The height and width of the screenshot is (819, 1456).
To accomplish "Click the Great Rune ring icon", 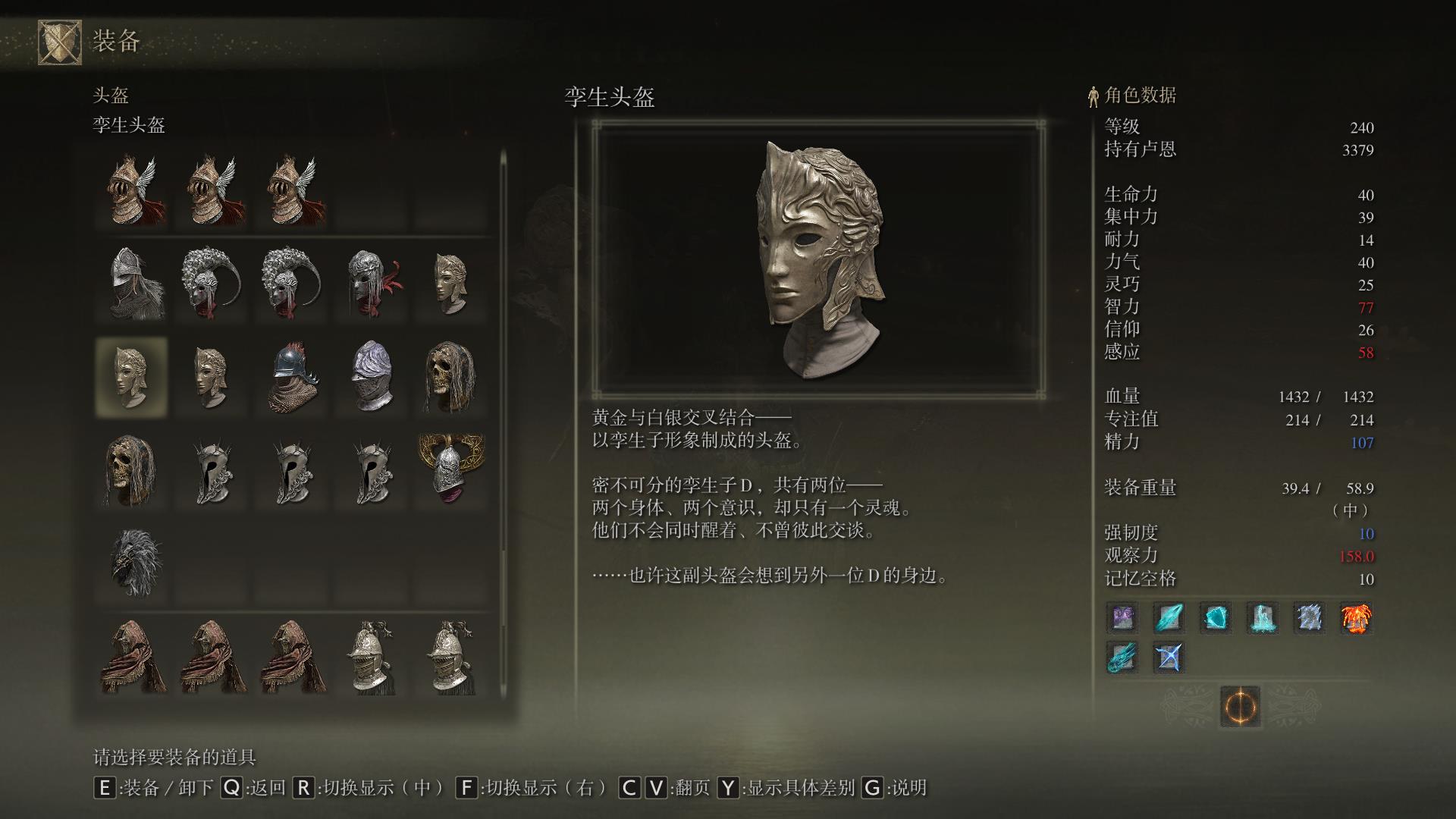I will (1240, 707).
